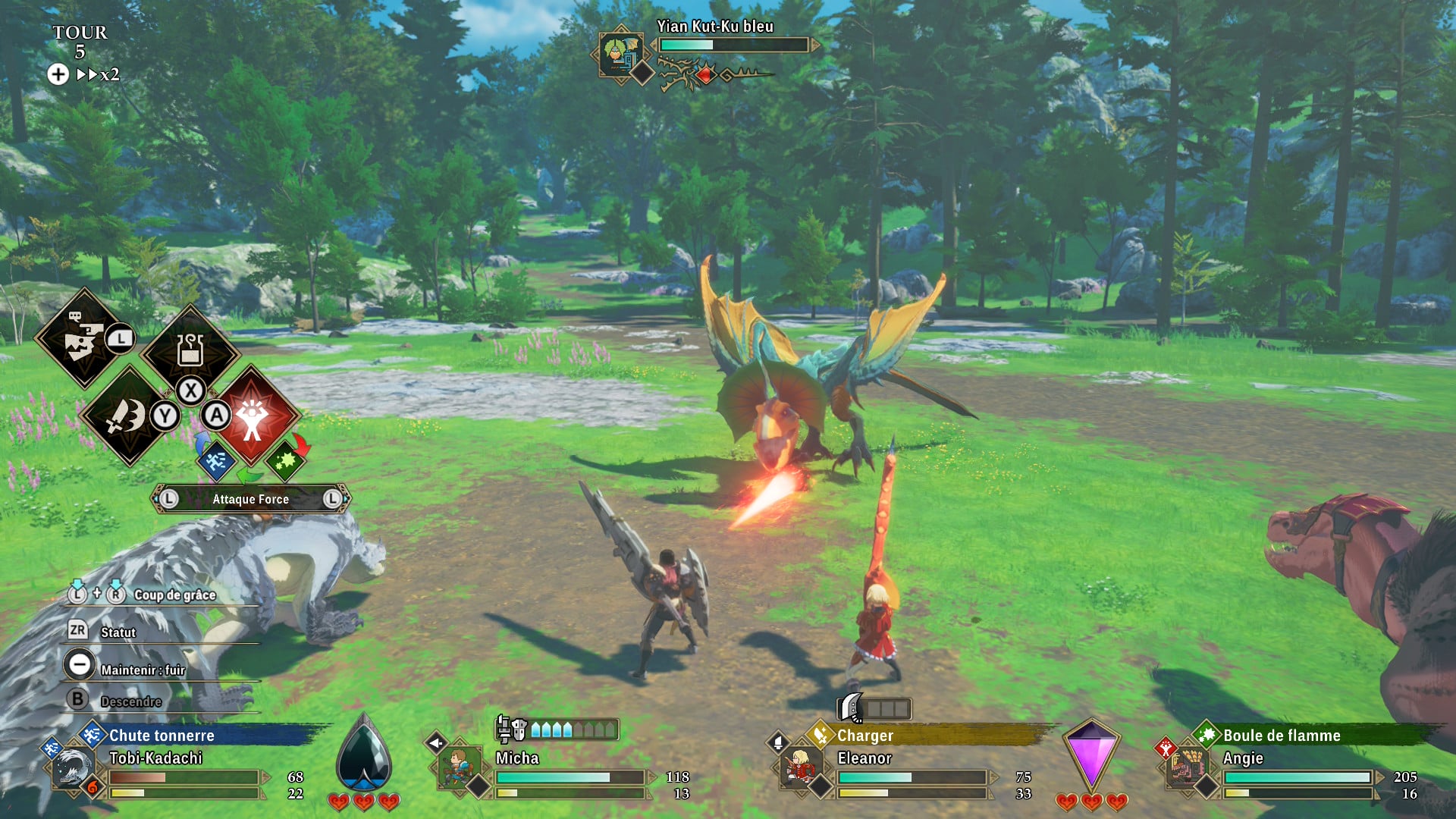This screenshot has height=819, width=1456.
Task: Select Eleanor's character portrait
Action: pos(799,767)
